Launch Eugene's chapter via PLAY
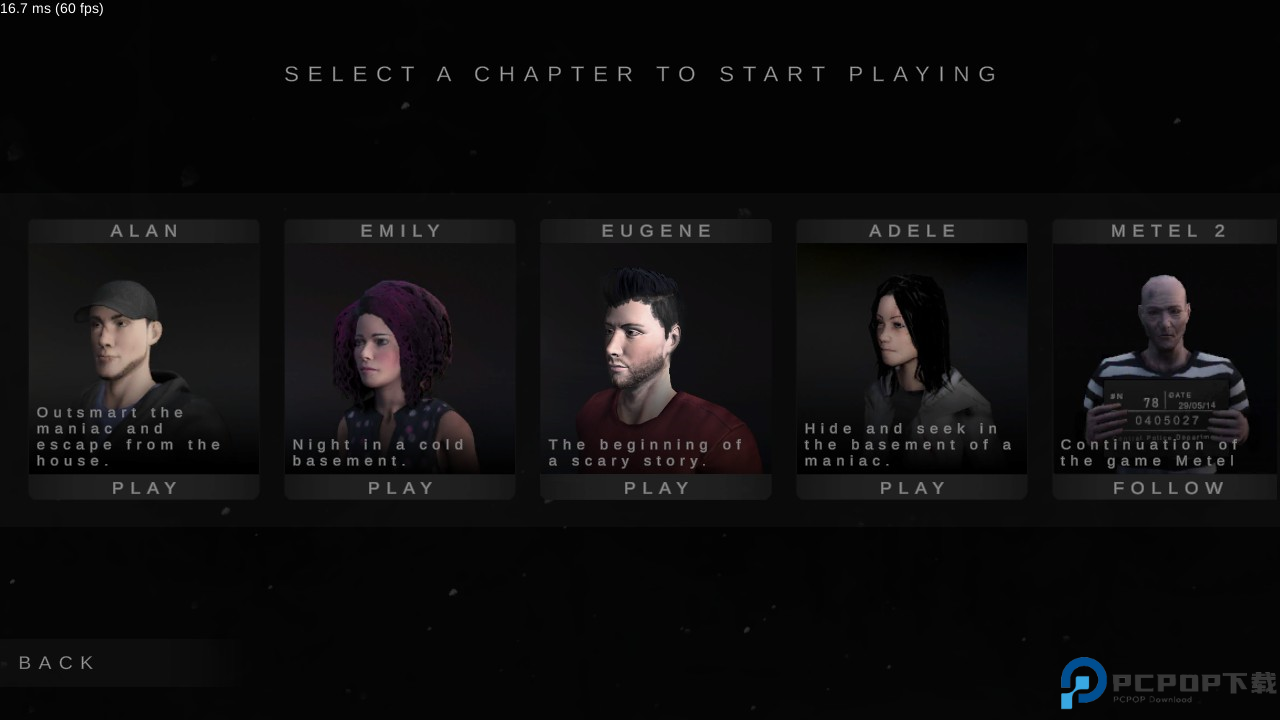Image resolution: width=1280 pixels, height=720 pixels. [657, 488]
